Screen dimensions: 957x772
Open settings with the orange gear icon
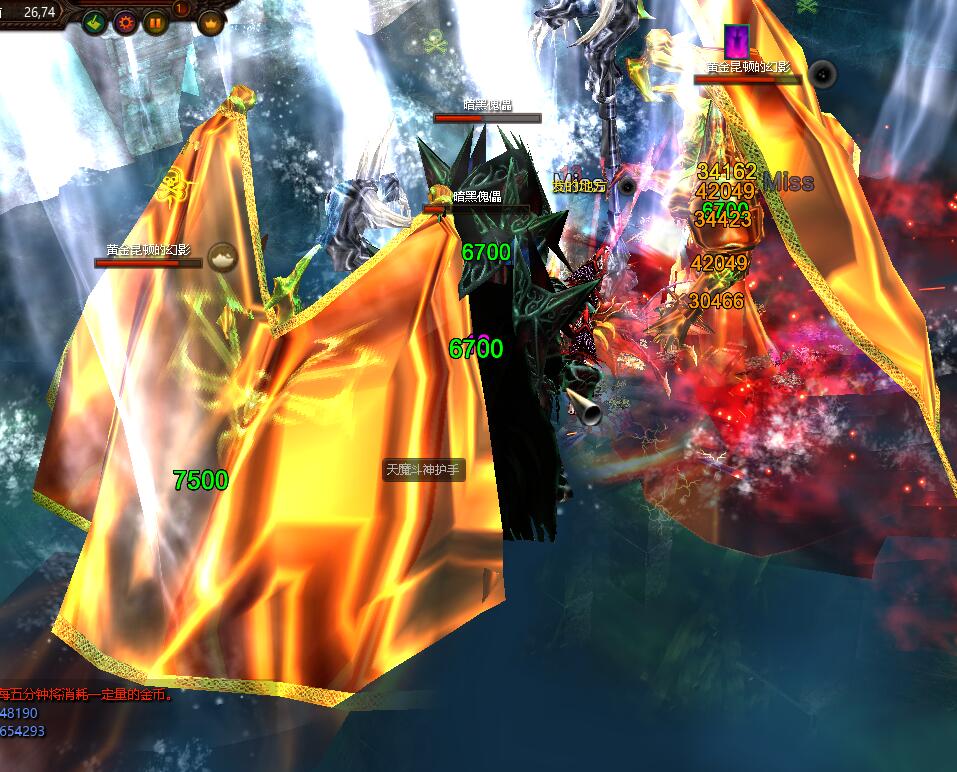point(125,22)
